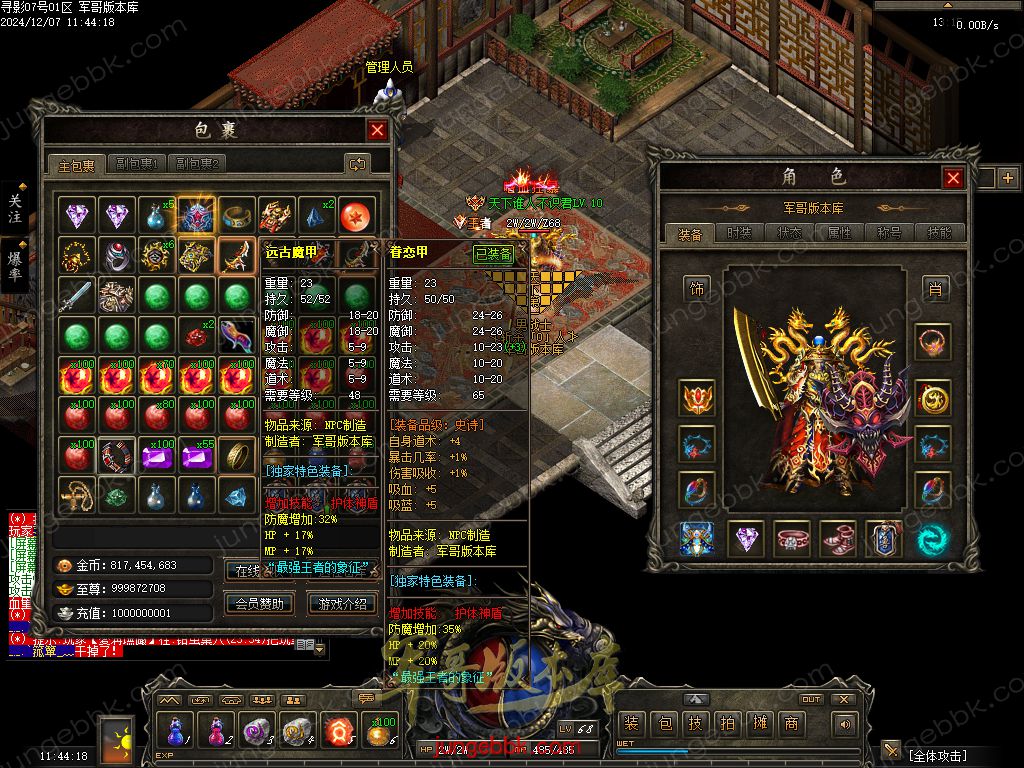Open the 属性 attributes tab
Viewport: 1024px width, 768px height.
tap(839, 233)
